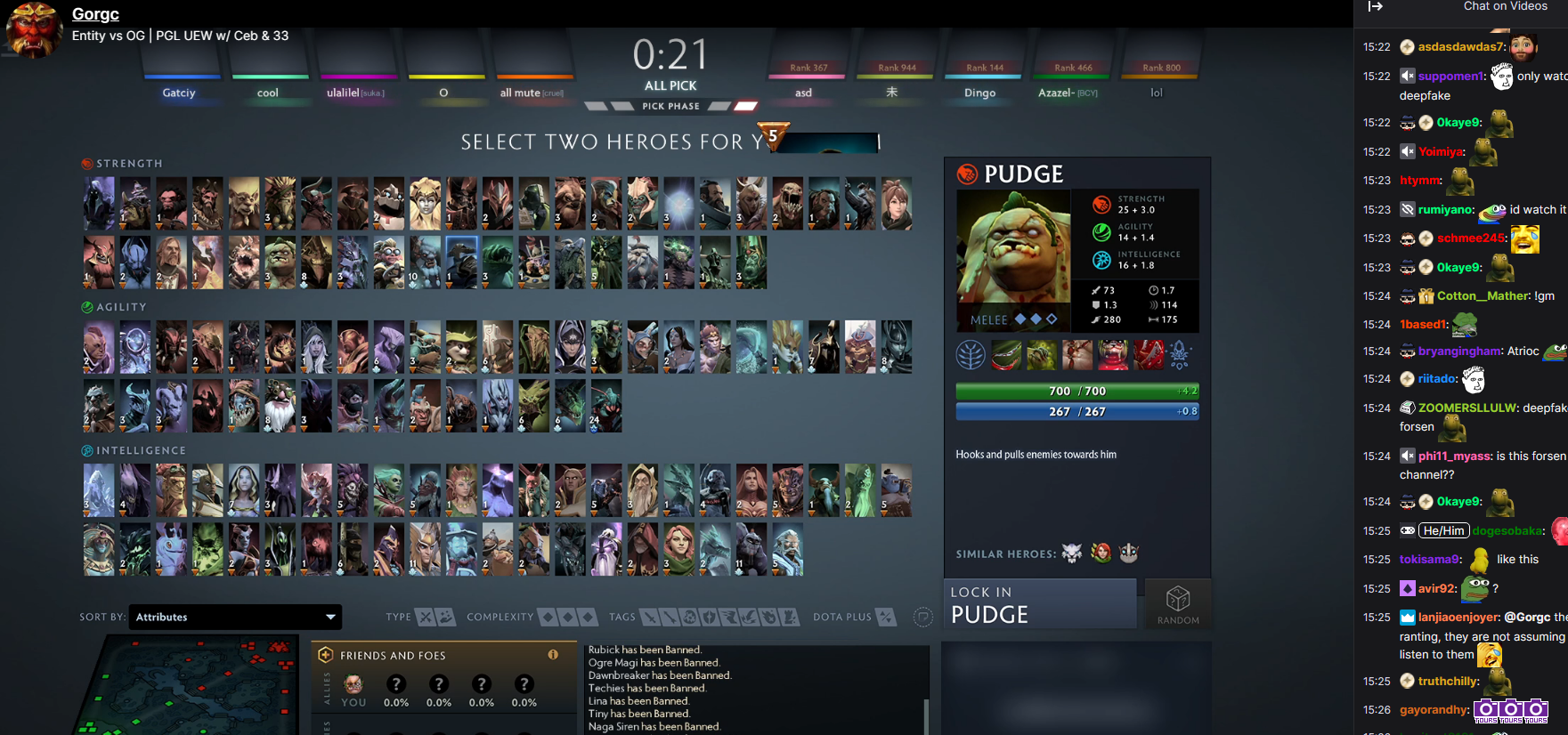This screenshot has width=1568, height=735.
Task: Open the Sort By Attributes dropdown
Action: coord(234,617)
